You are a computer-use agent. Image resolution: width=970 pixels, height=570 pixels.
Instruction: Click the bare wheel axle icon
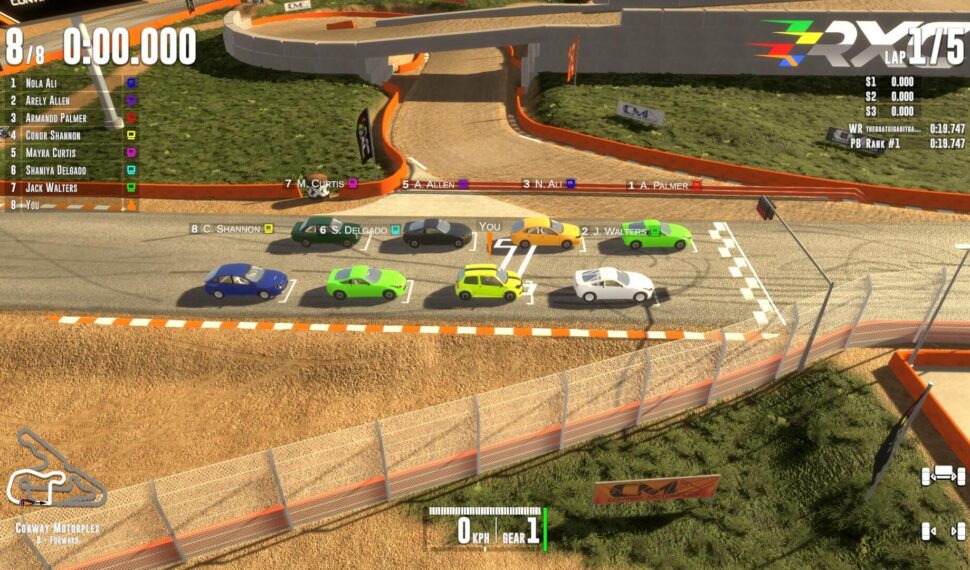pos(942,531)
